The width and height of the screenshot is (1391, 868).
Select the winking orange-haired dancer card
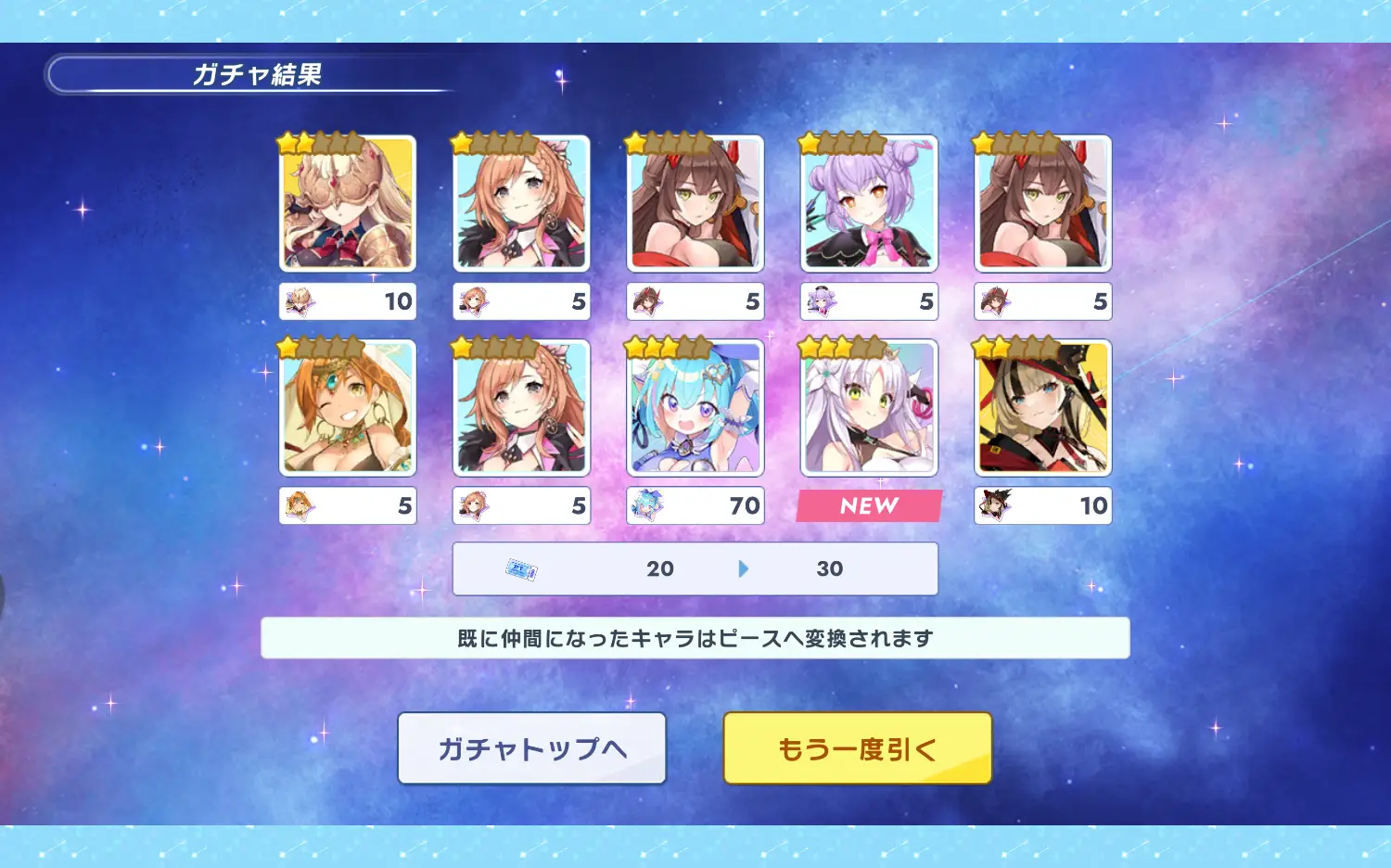pyautogui.click(x=348, y=408)
